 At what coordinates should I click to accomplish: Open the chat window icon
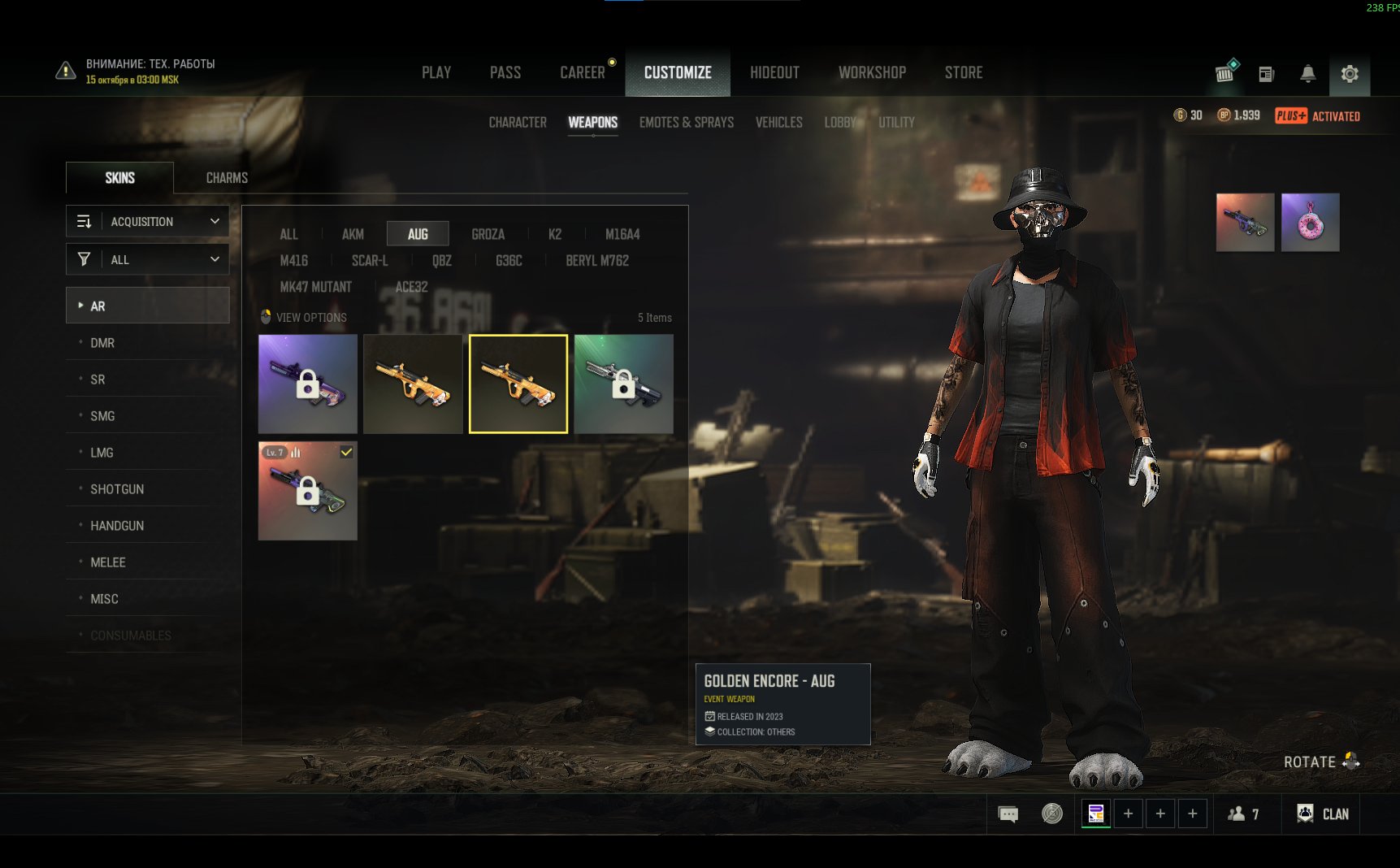[1008, 814]
